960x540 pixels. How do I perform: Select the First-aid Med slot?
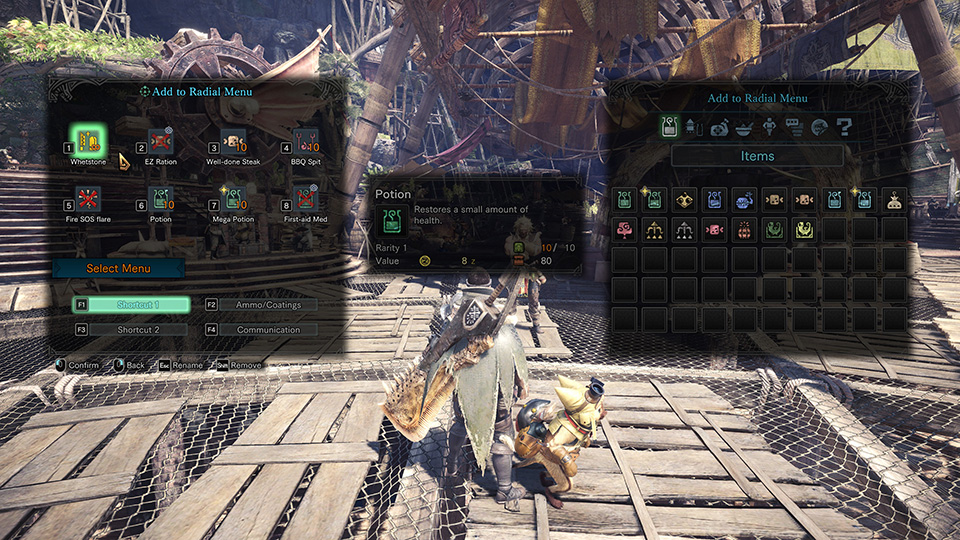(306, 198)
